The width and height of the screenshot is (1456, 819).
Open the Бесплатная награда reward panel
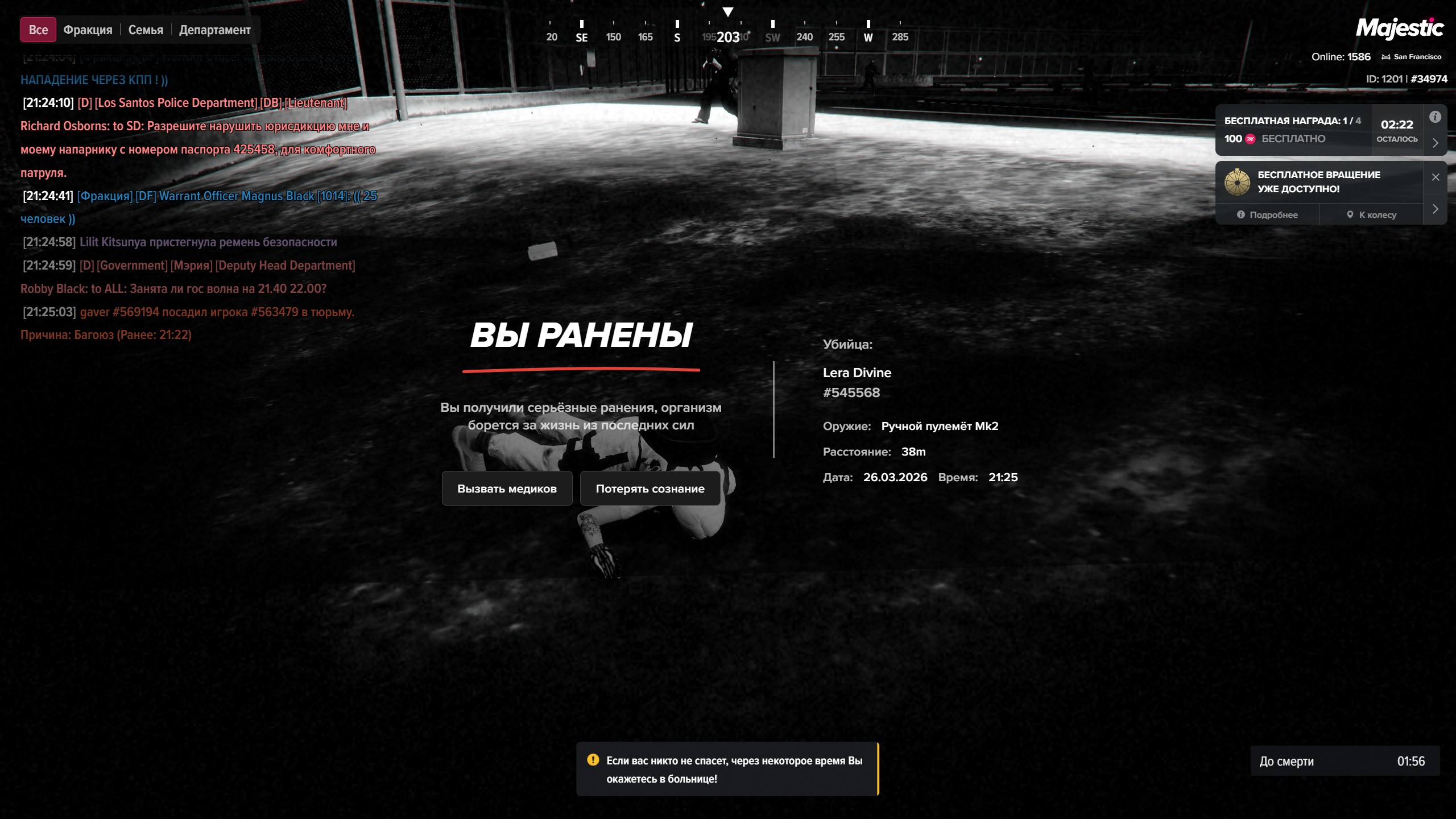[1292, 130]
